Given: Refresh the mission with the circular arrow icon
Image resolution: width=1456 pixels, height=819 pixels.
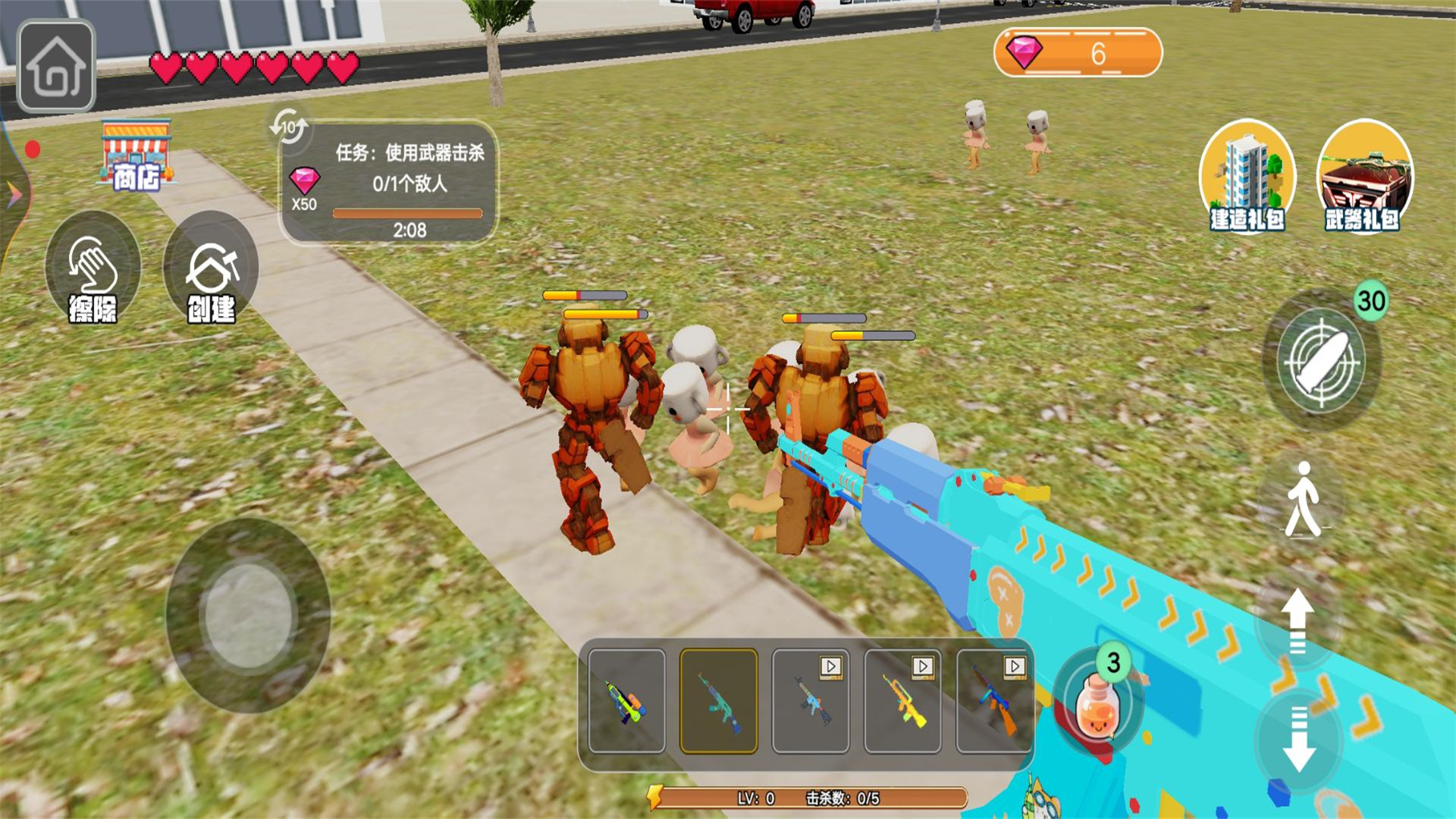Looking at the screenshot, I should coord(288,126).
